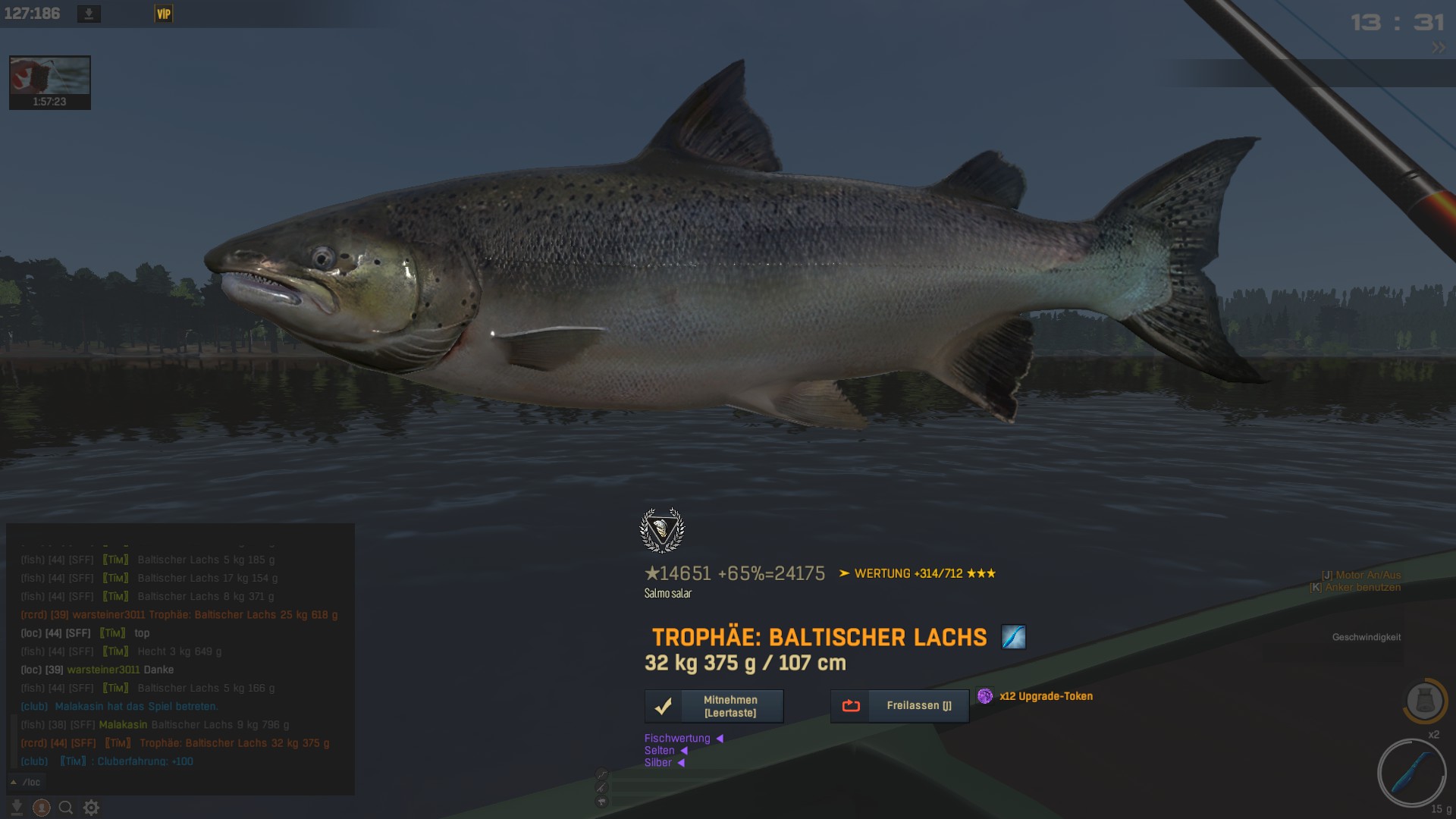Expand the Fischwertung filter entry
This screenshot has width=1456, height=819.
tap(683, 739)
